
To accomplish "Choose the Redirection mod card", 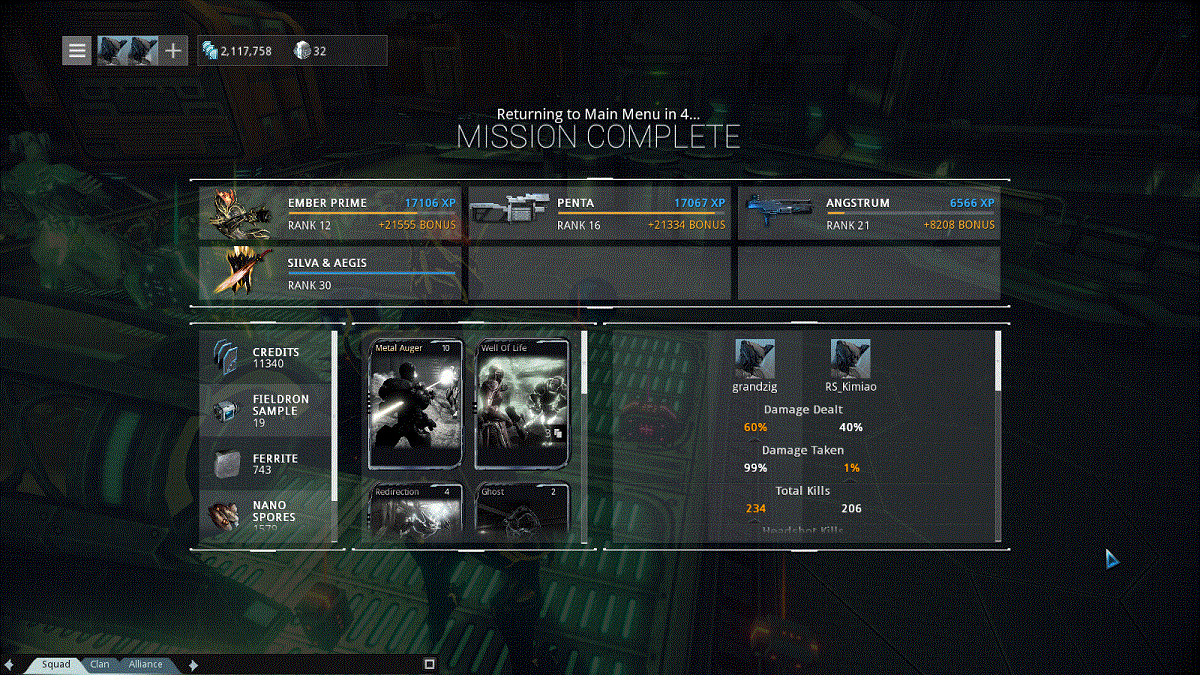I will coord(416,510).
